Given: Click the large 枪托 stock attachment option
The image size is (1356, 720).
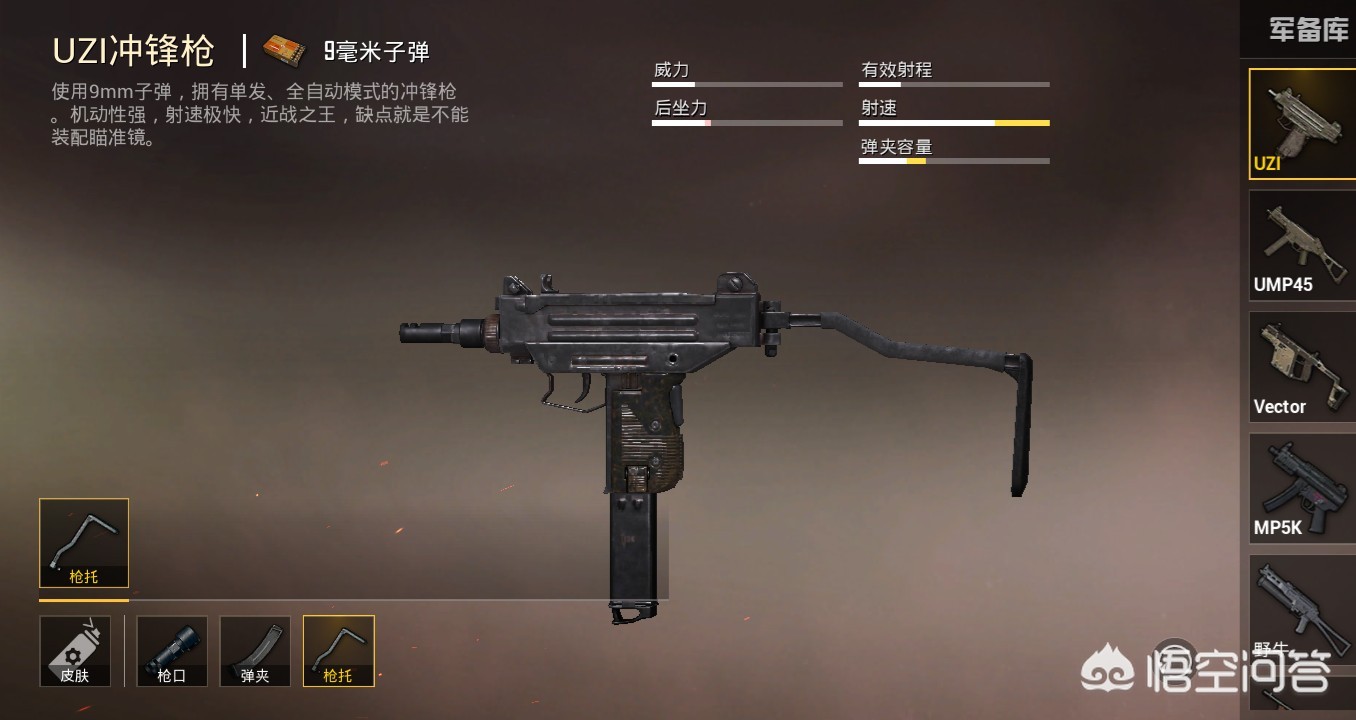Looking at the screenshot, I should [84, 543].
